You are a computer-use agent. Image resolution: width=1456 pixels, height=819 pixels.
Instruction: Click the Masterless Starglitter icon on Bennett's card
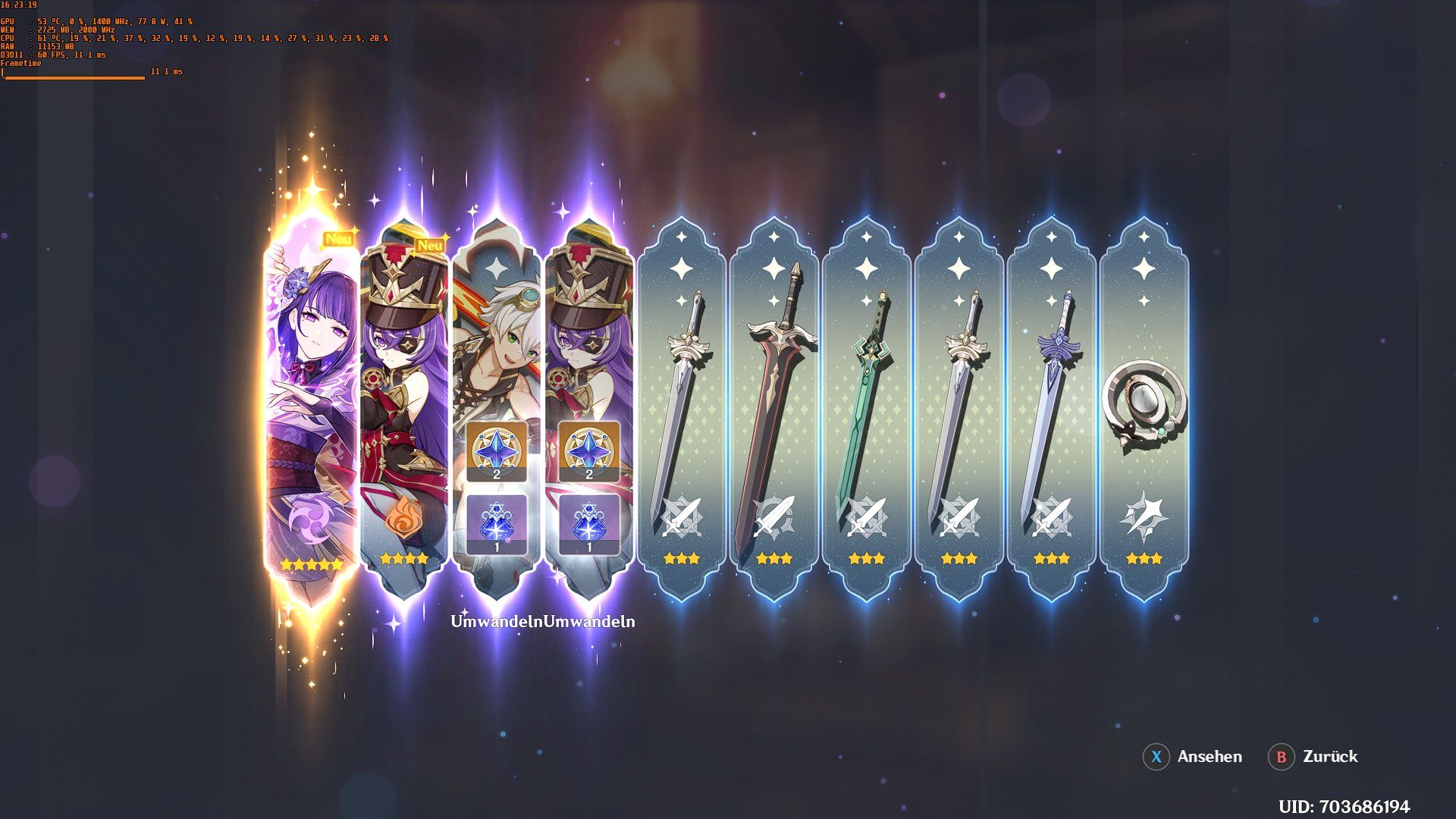click(x=497, y=450)
